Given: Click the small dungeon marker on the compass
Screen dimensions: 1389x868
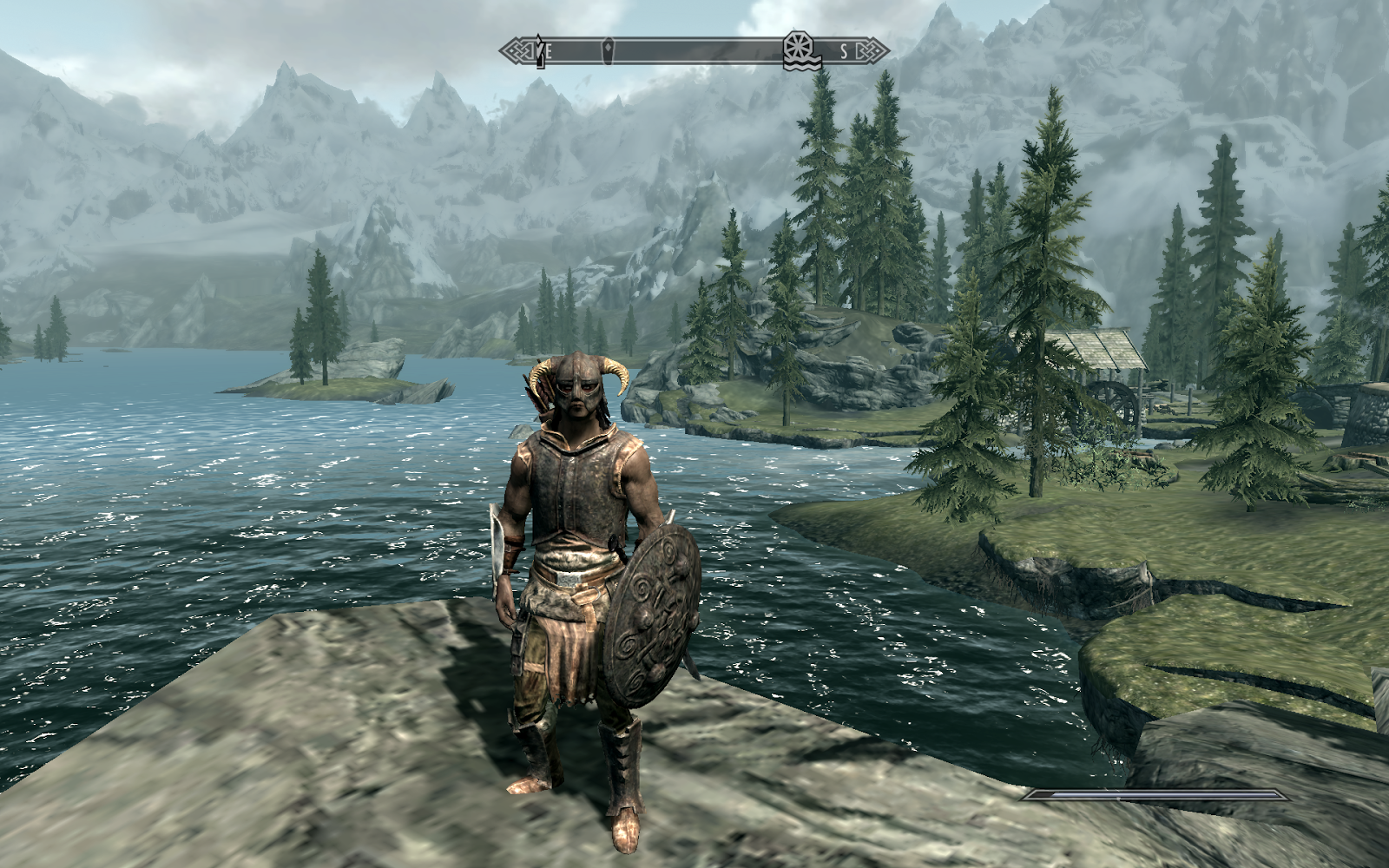Looking at the screenshot, I should click(609, 50).
